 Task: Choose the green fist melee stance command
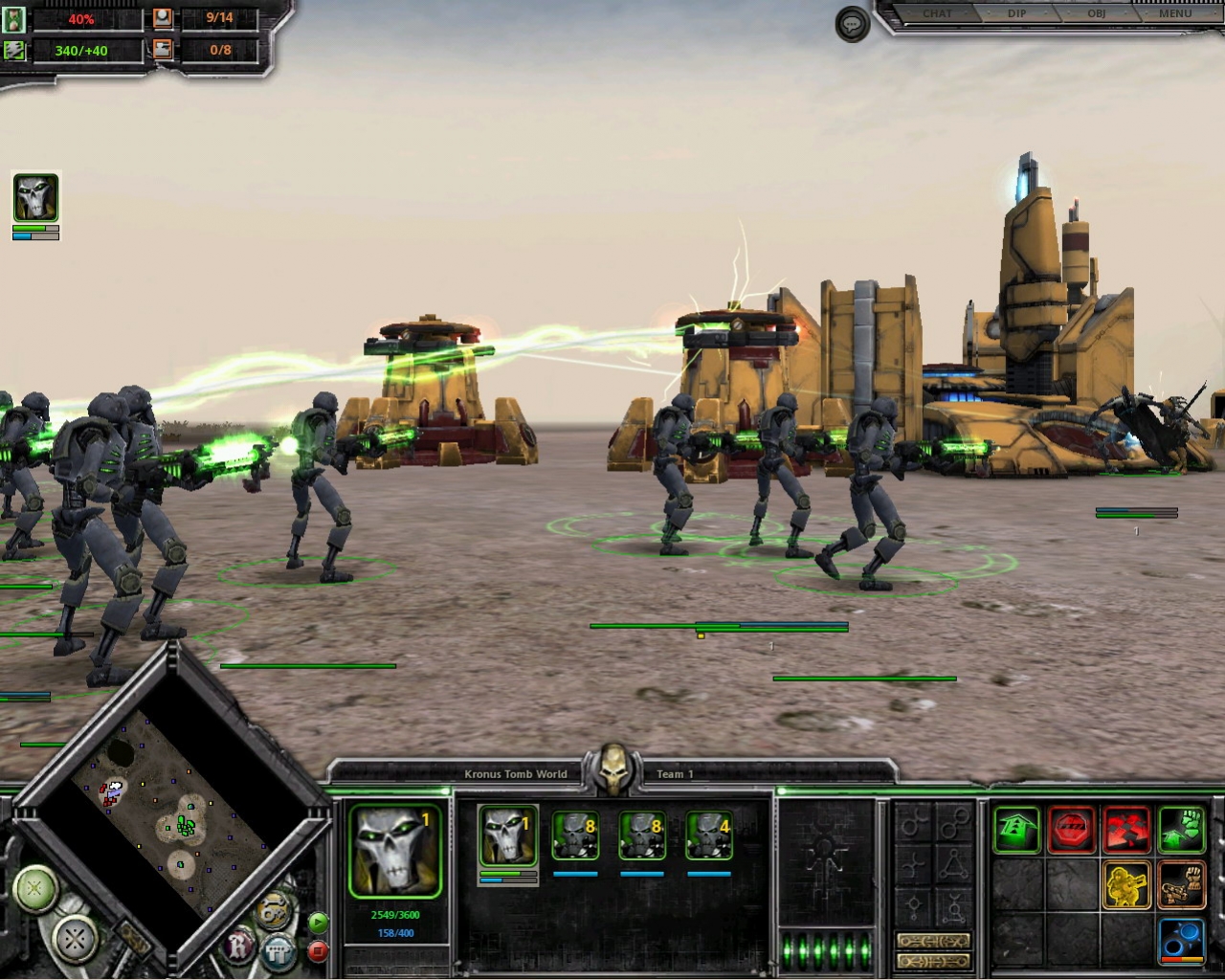pyautogui.click(x=1181, y=829)
